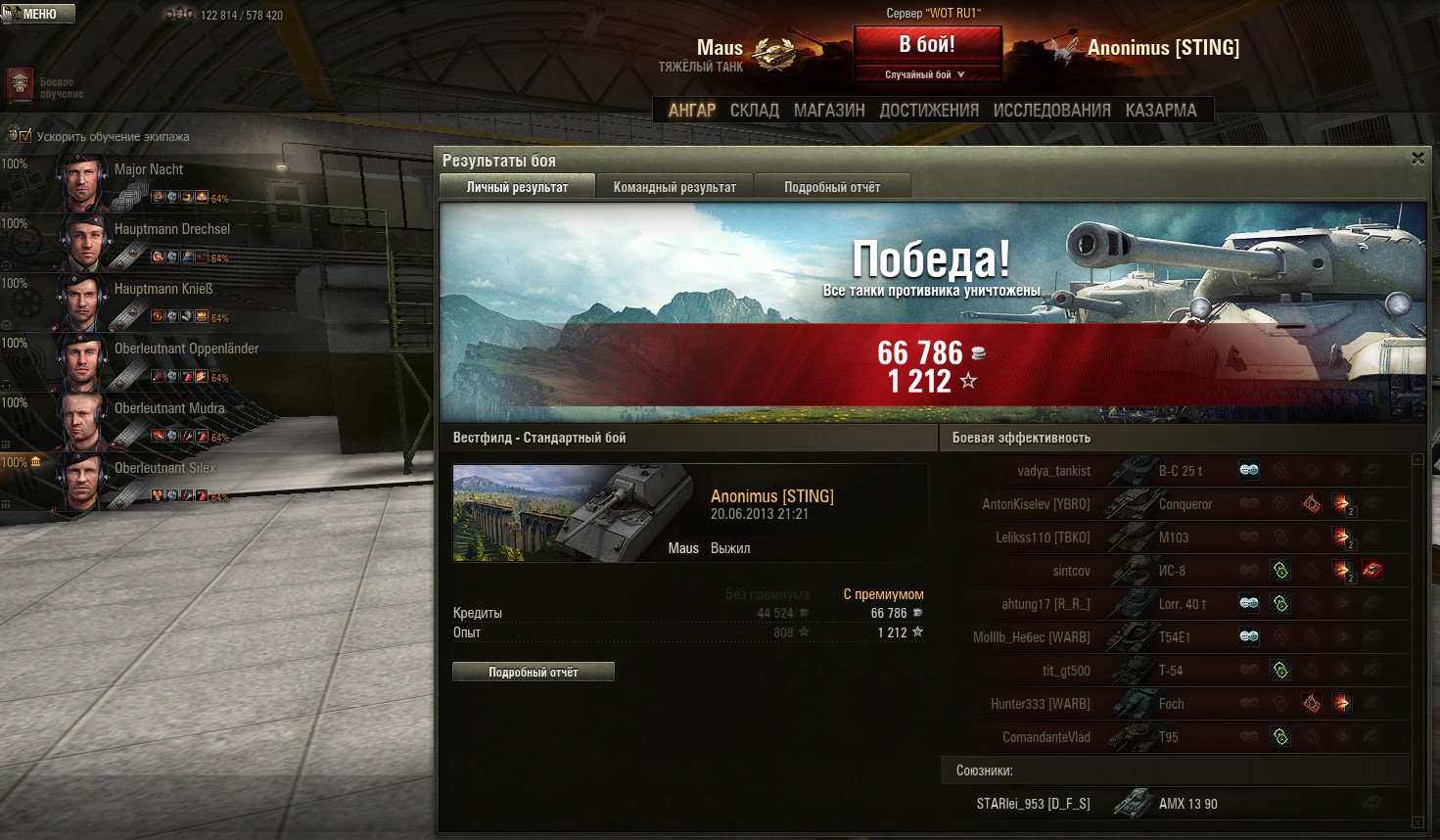Toggle the Ускорить обучение экипажа checkbox
The width and height of the screenshot is (1440, 840).
pos(25,136)
